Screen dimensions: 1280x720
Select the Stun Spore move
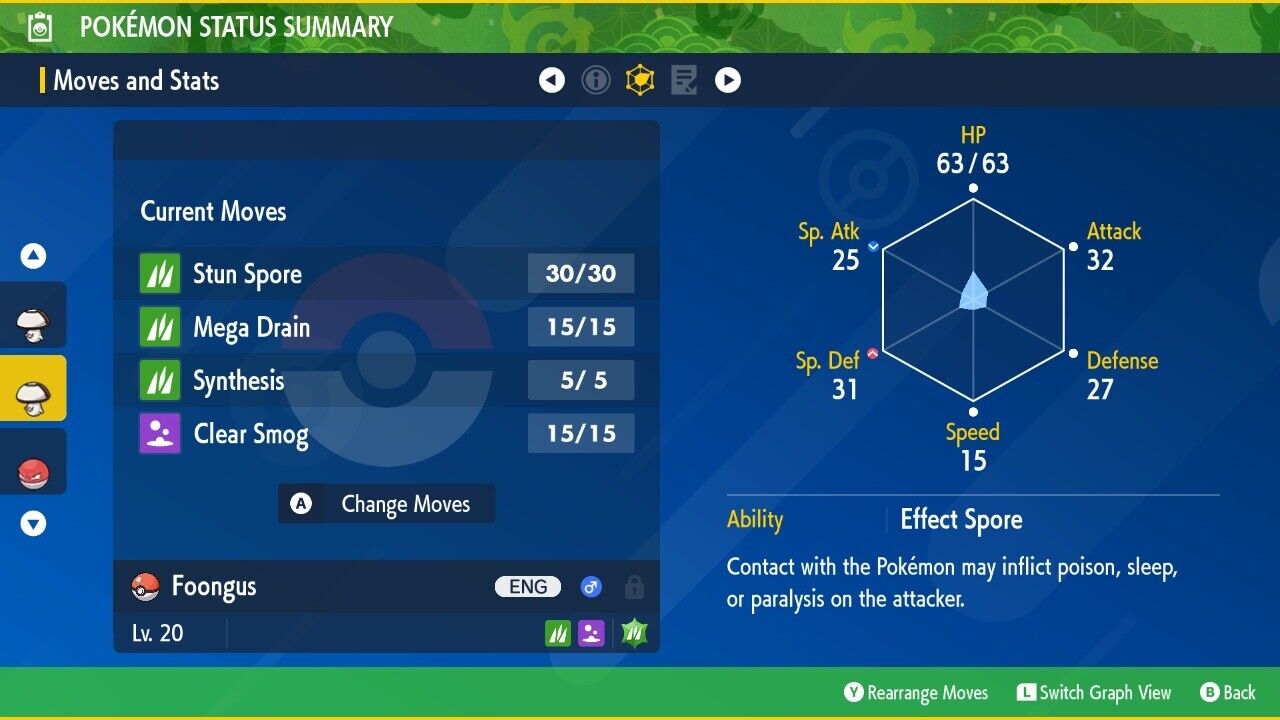tap(386, 274)
